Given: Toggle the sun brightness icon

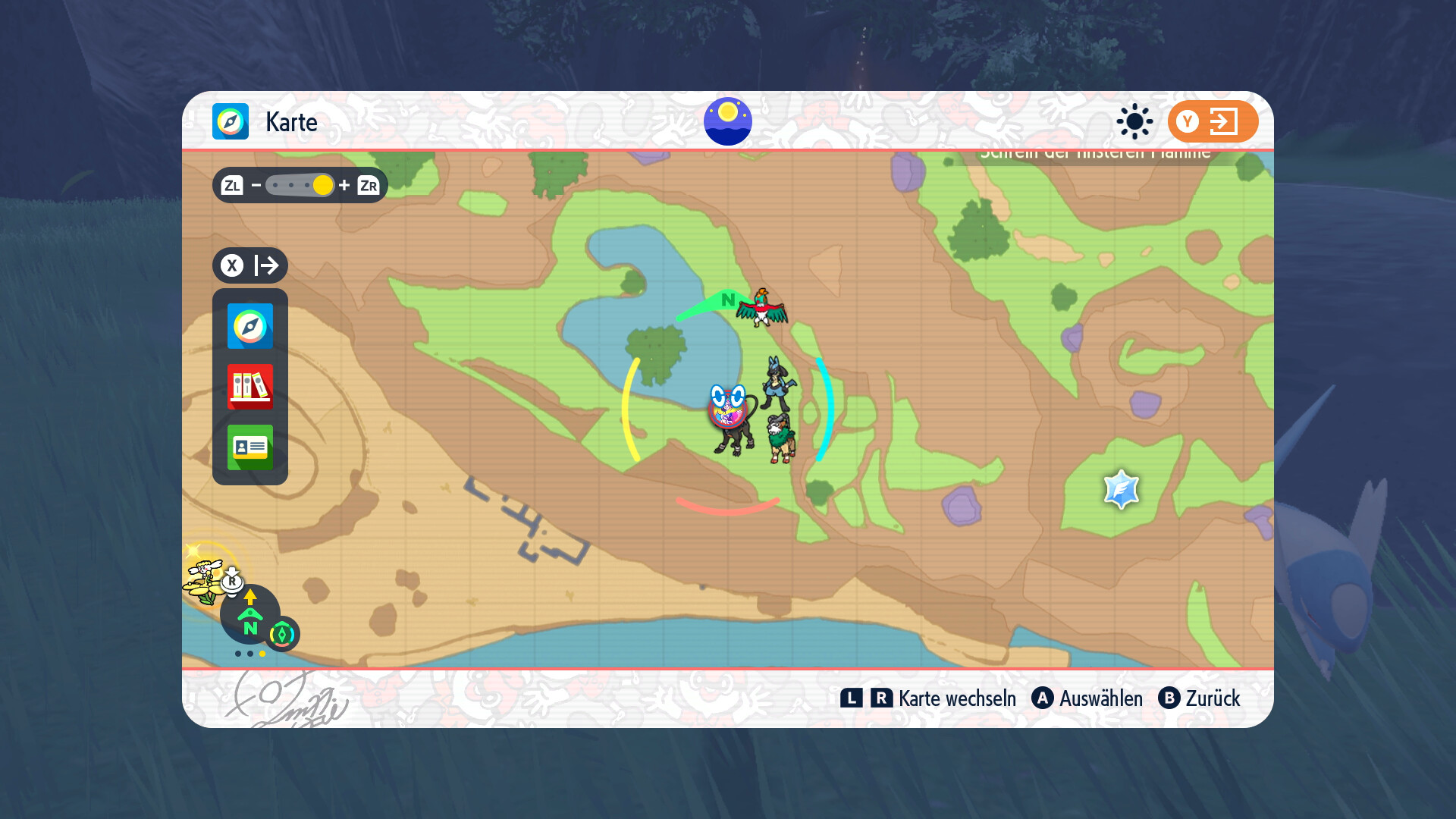Looking at the screenshot, I should (x=1134, y=121).
